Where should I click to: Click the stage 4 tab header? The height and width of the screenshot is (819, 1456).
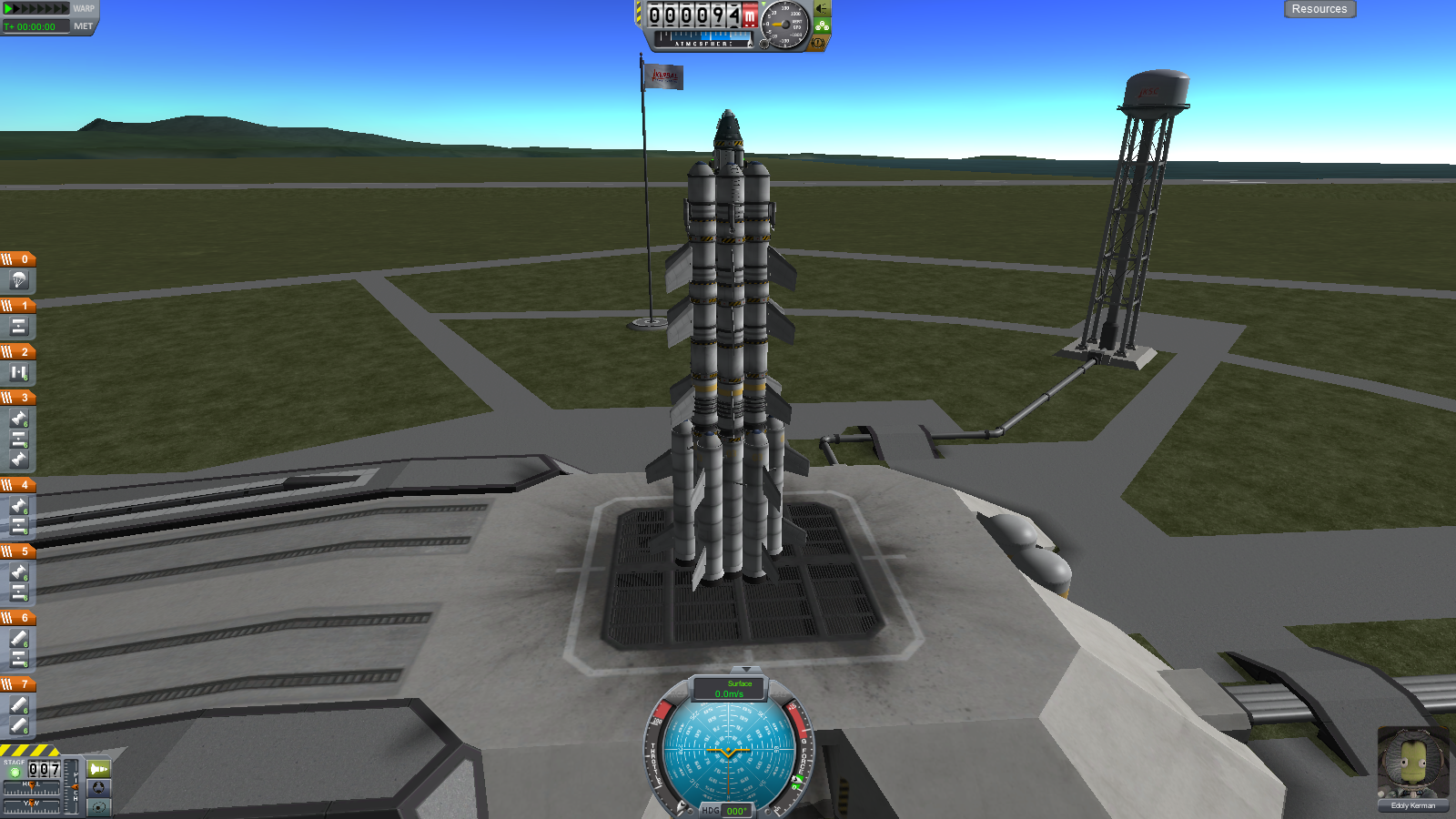pos(18,485)
